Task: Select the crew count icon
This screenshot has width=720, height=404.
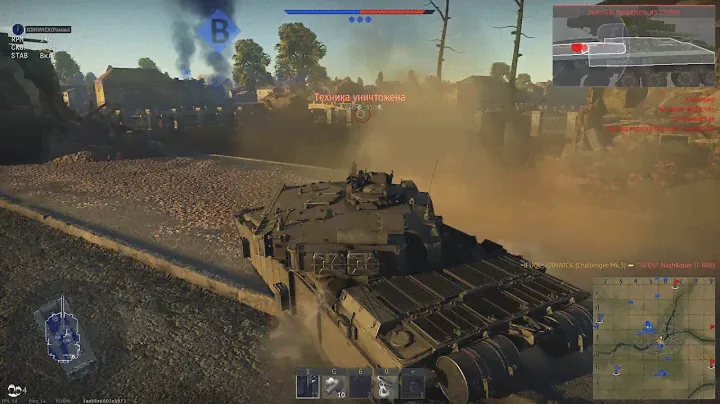Action: [x=14, y=389]
